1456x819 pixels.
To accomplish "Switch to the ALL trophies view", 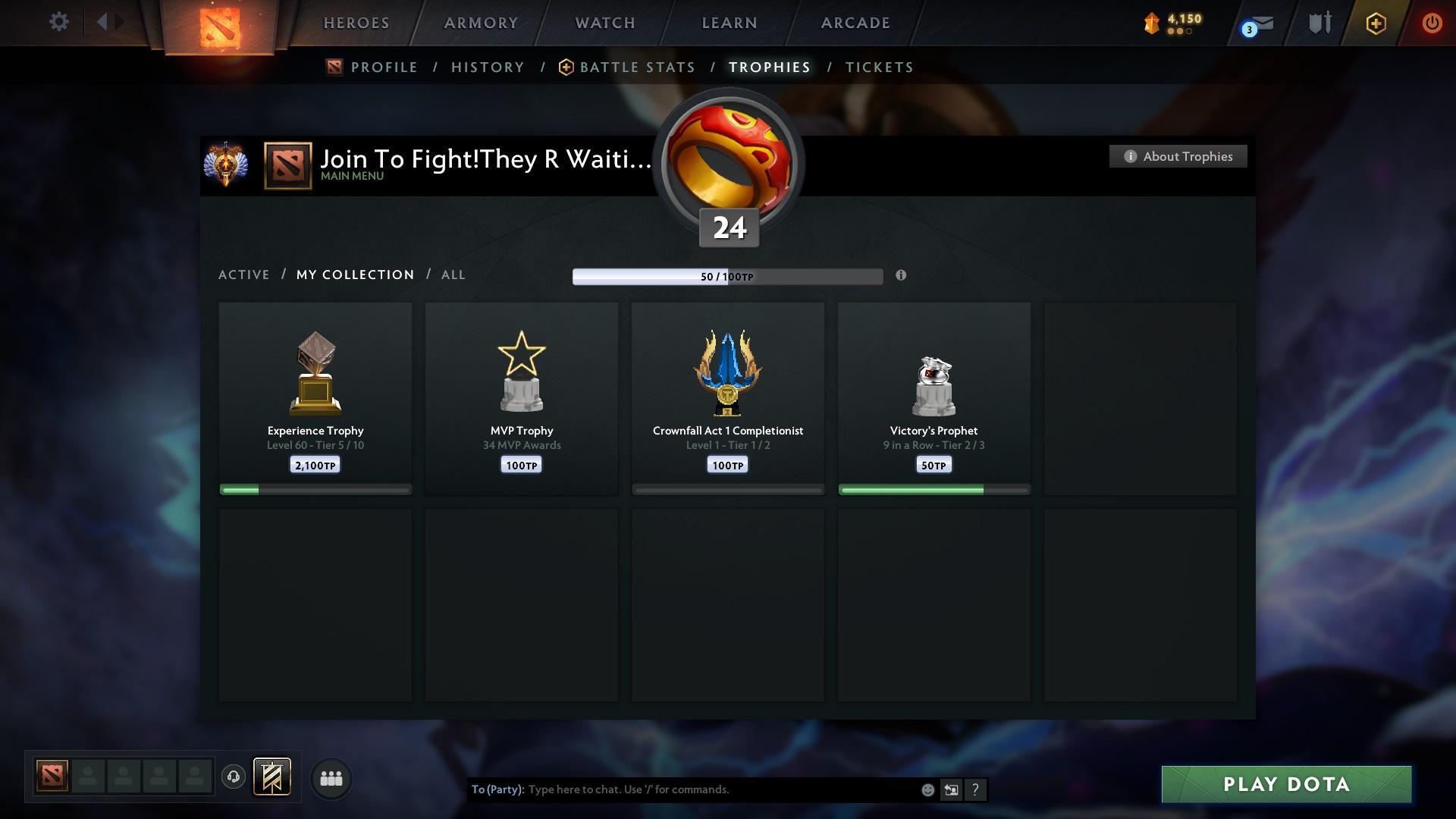I will (x=453, y=275).
